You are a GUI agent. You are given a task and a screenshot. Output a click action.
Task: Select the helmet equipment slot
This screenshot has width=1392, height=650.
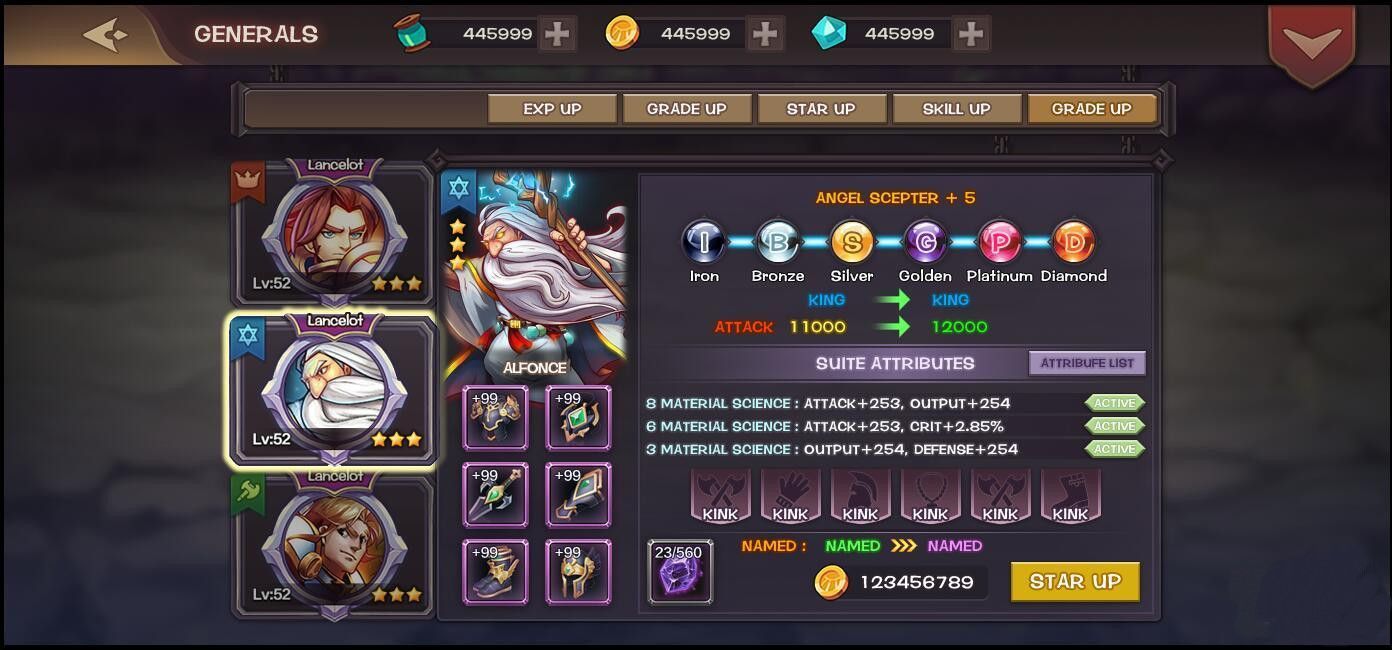[578, 572]
